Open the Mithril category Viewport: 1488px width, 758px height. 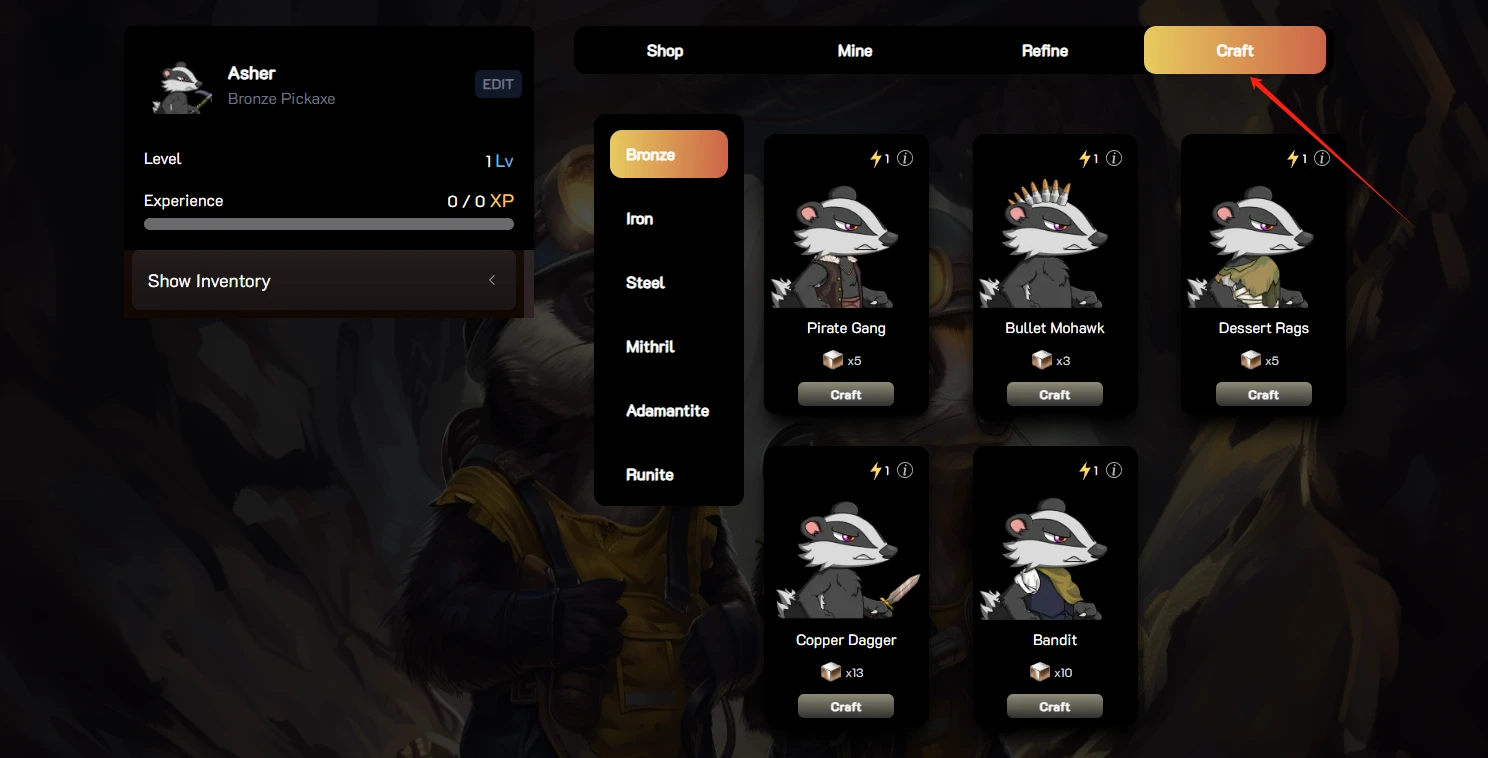click(651, 347)
